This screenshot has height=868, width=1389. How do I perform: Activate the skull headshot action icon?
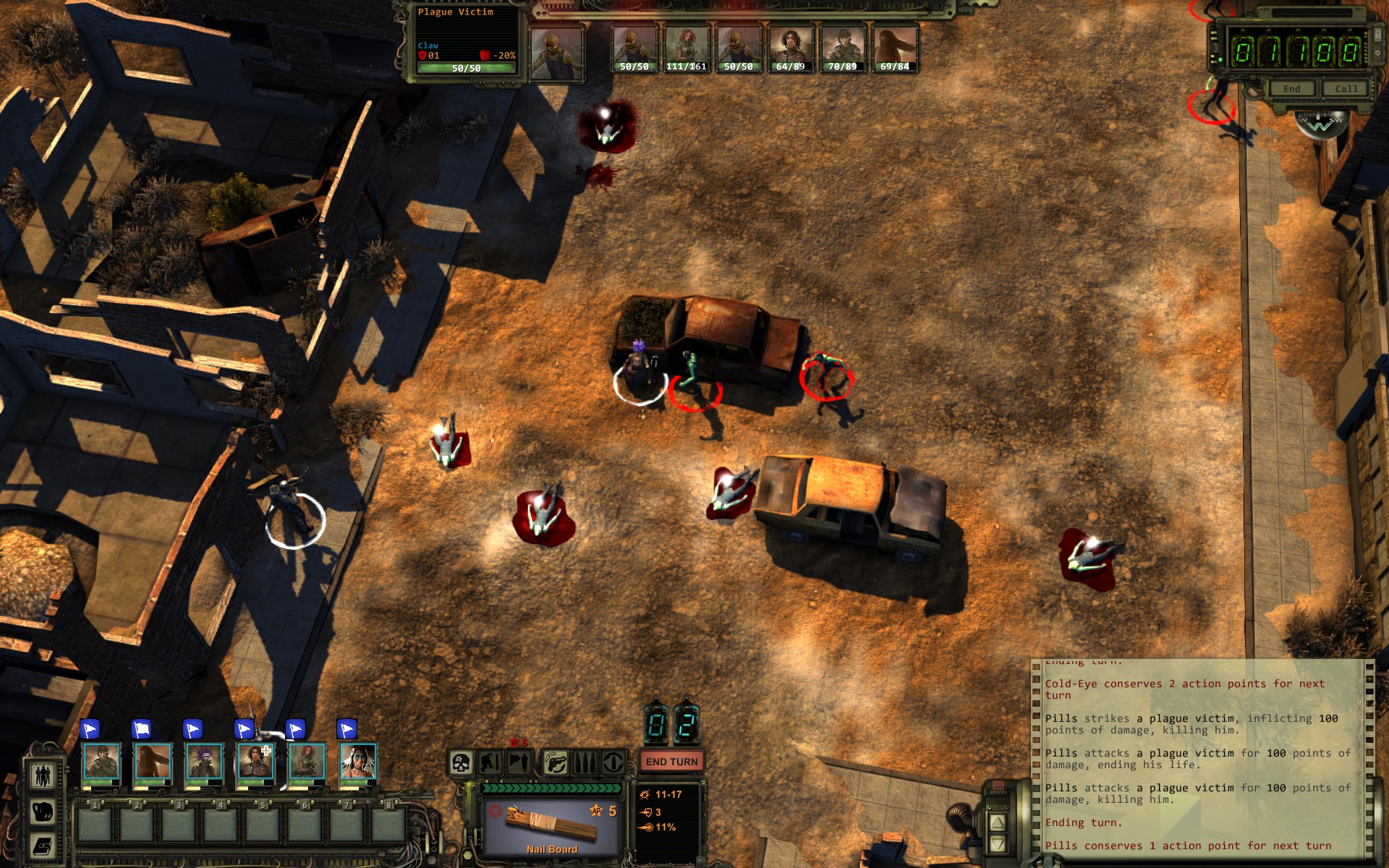click(x=461, y=762)
